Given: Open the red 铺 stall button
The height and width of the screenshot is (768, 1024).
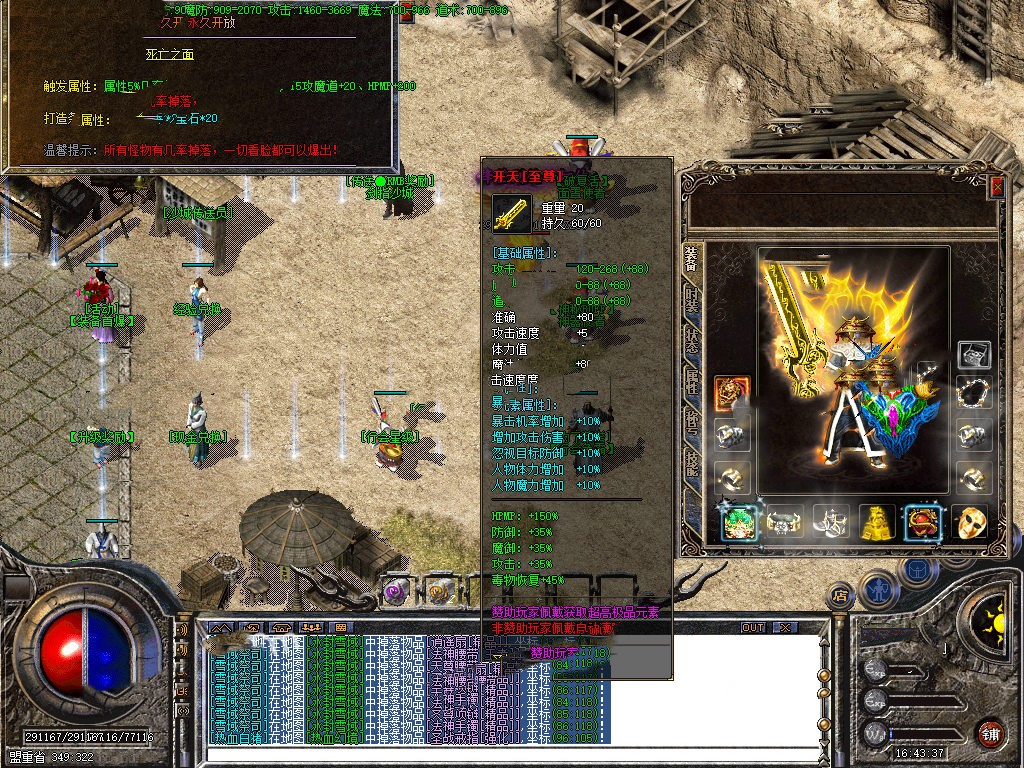Looking at the screenshot, I should (991, 733).
